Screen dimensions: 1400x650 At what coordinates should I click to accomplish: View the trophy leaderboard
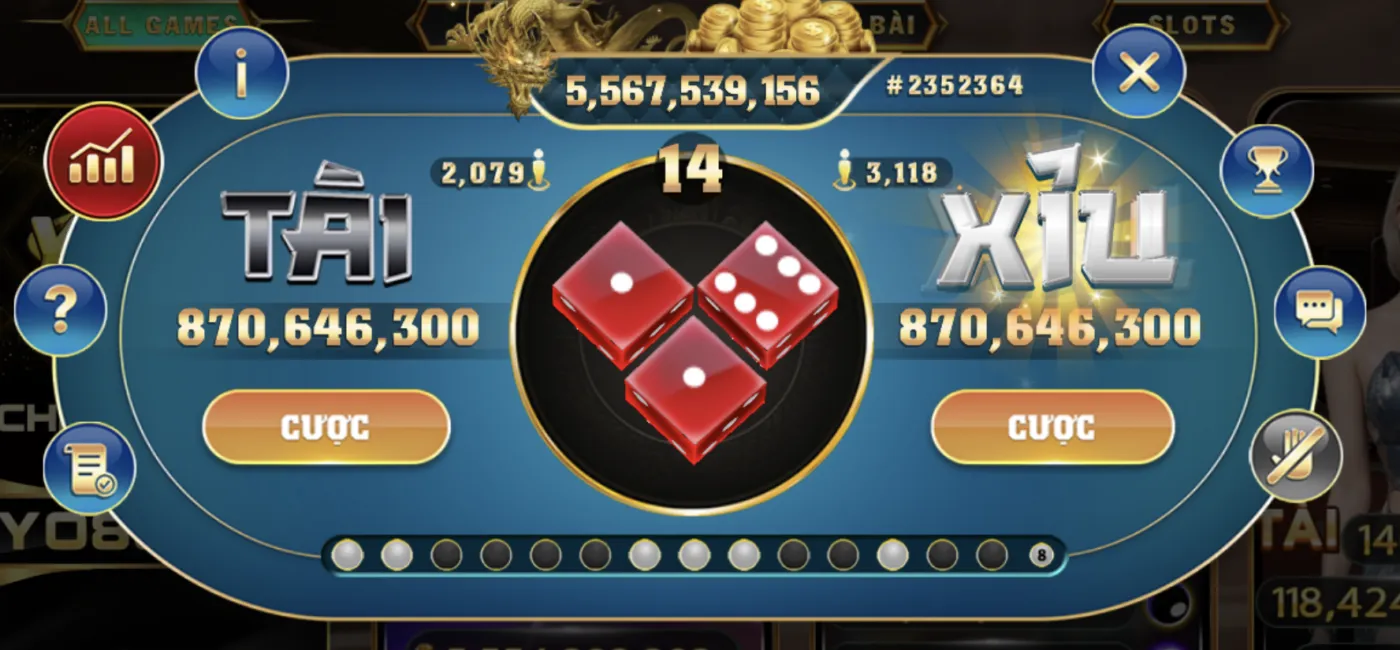pos(1266,171)
